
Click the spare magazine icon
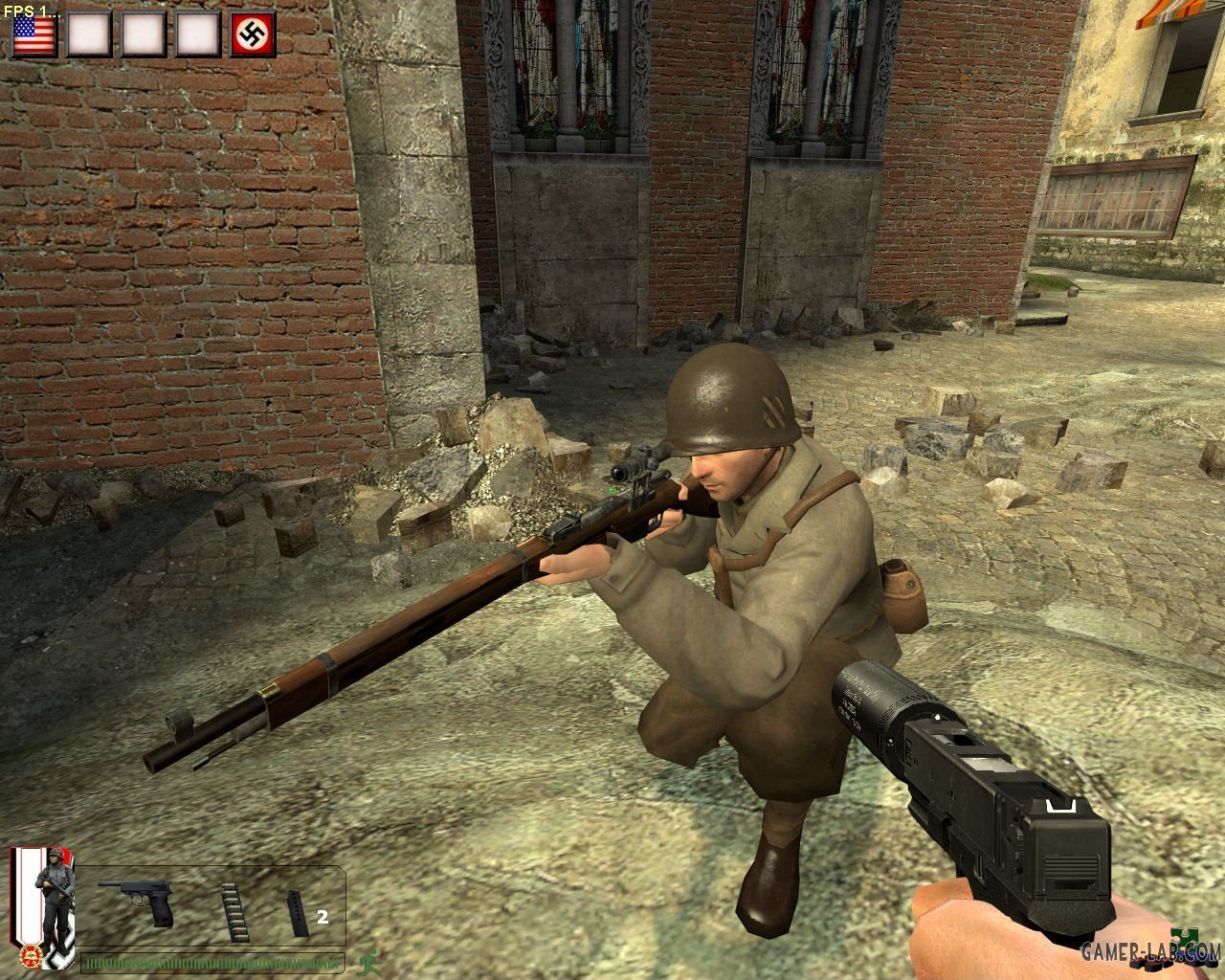pos(295,914)
